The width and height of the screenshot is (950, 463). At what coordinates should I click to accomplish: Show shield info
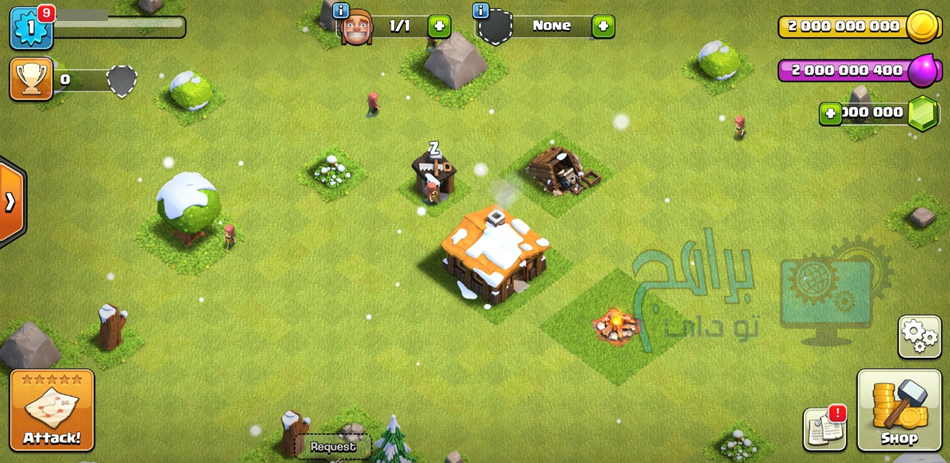pos(481,11)
